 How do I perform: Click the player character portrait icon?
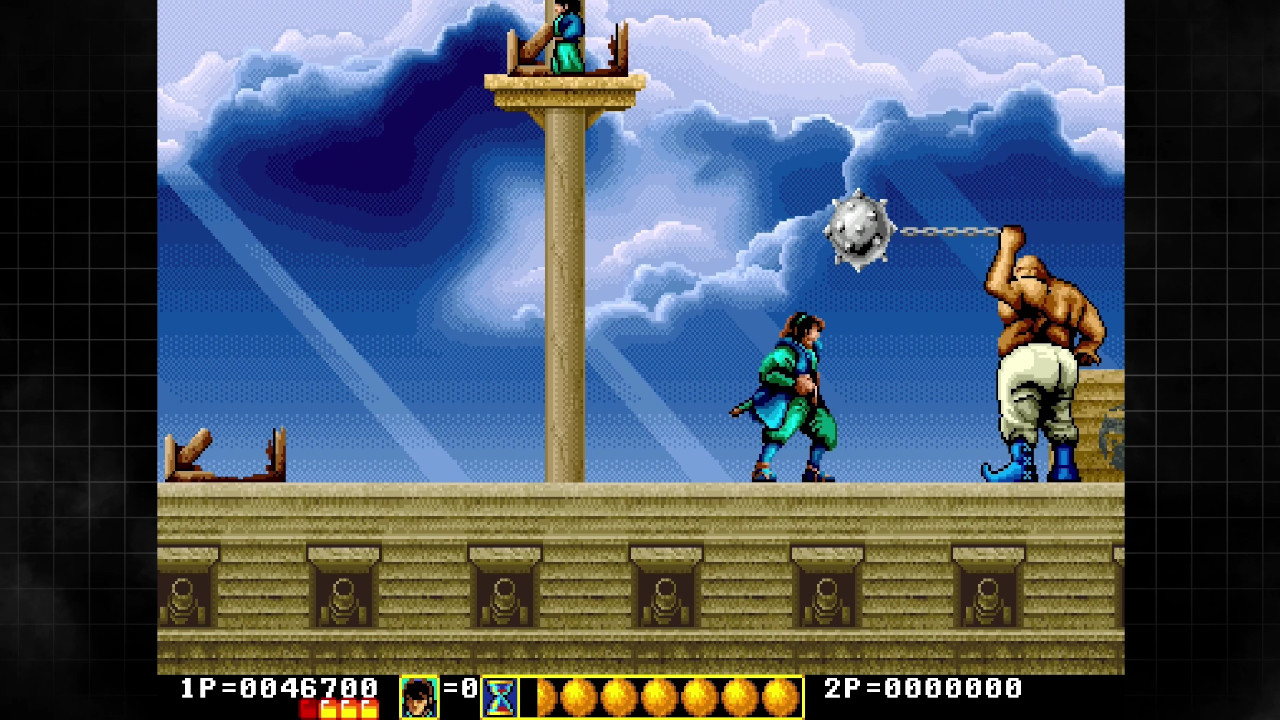[x=419, y=697]
